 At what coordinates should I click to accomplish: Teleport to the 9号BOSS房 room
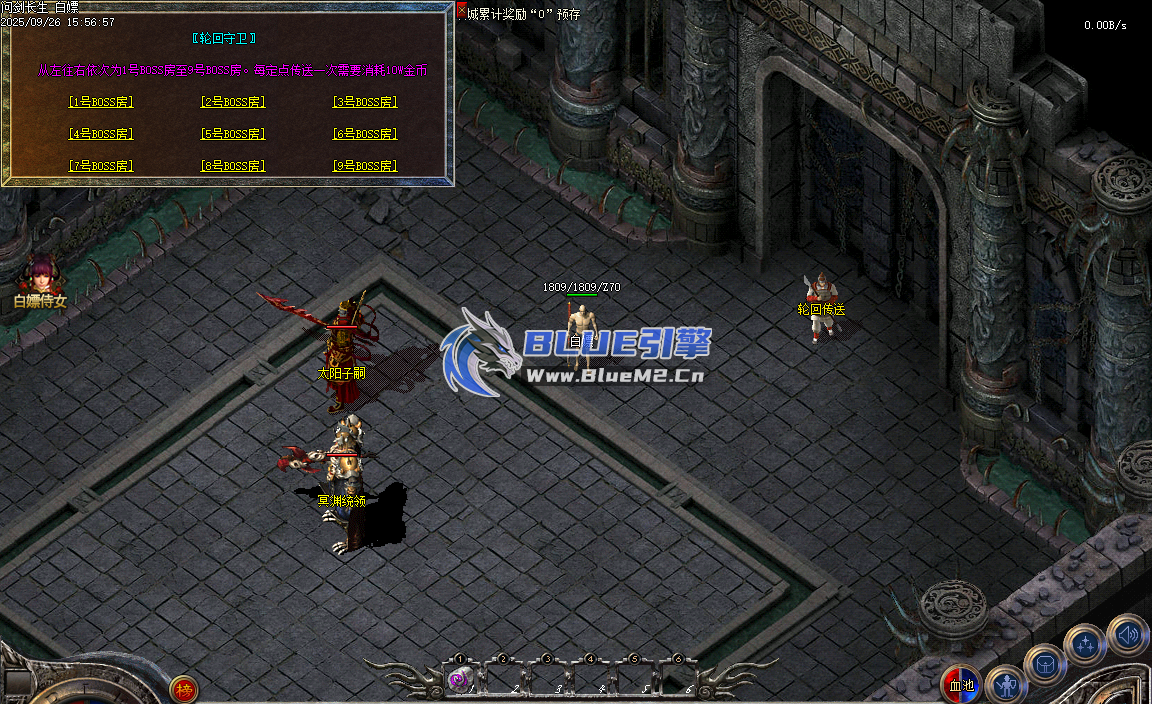[x=365, y=166]
